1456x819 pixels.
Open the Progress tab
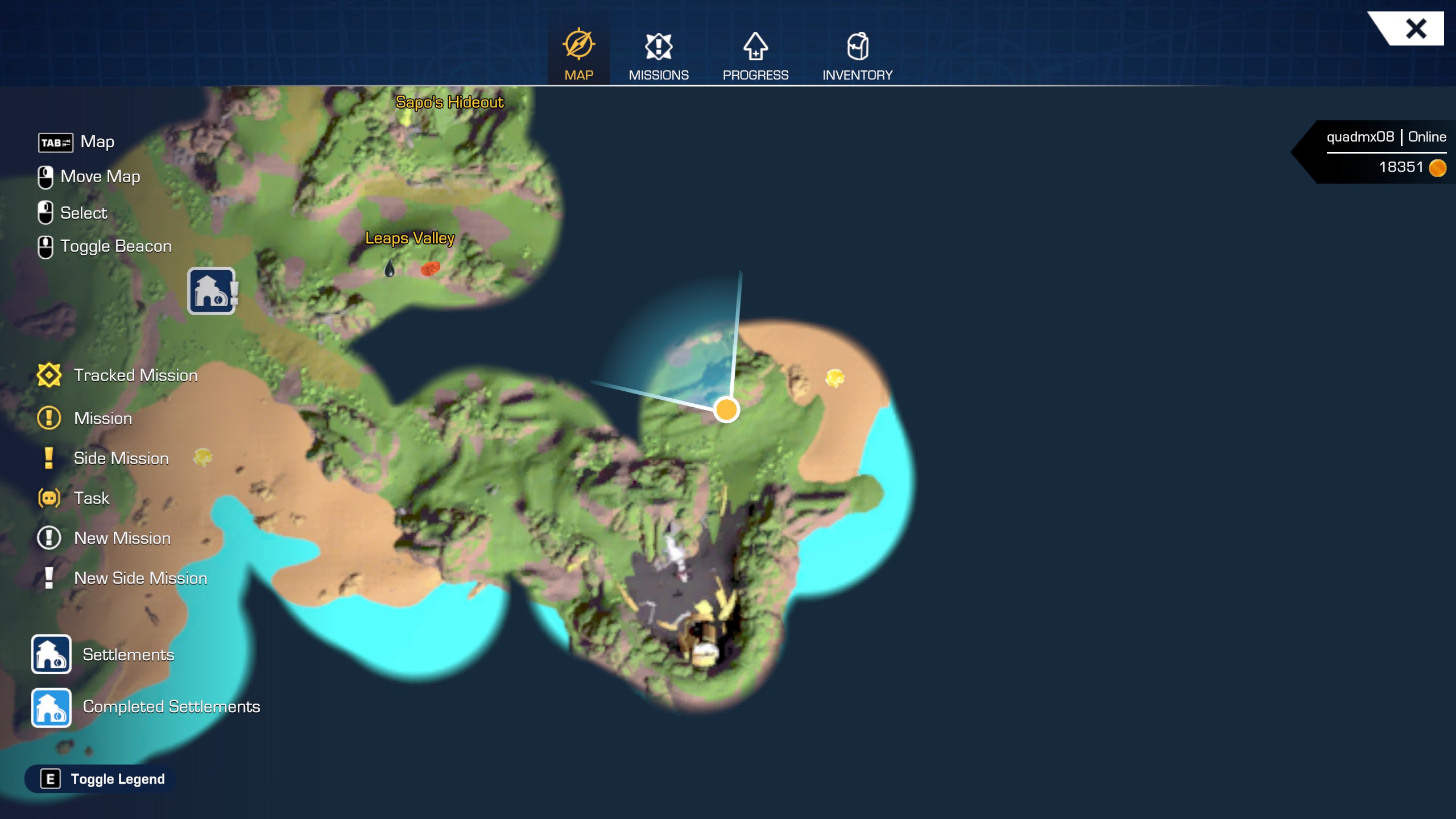point(755,56)
